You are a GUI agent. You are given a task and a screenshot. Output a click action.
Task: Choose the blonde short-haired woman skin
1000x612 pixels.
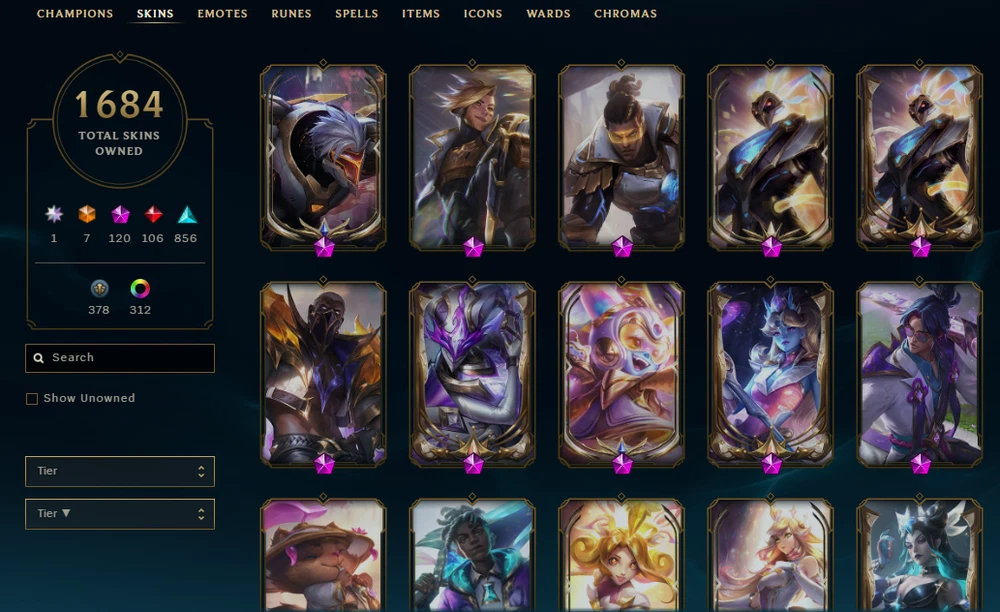(x=472, y=157)
